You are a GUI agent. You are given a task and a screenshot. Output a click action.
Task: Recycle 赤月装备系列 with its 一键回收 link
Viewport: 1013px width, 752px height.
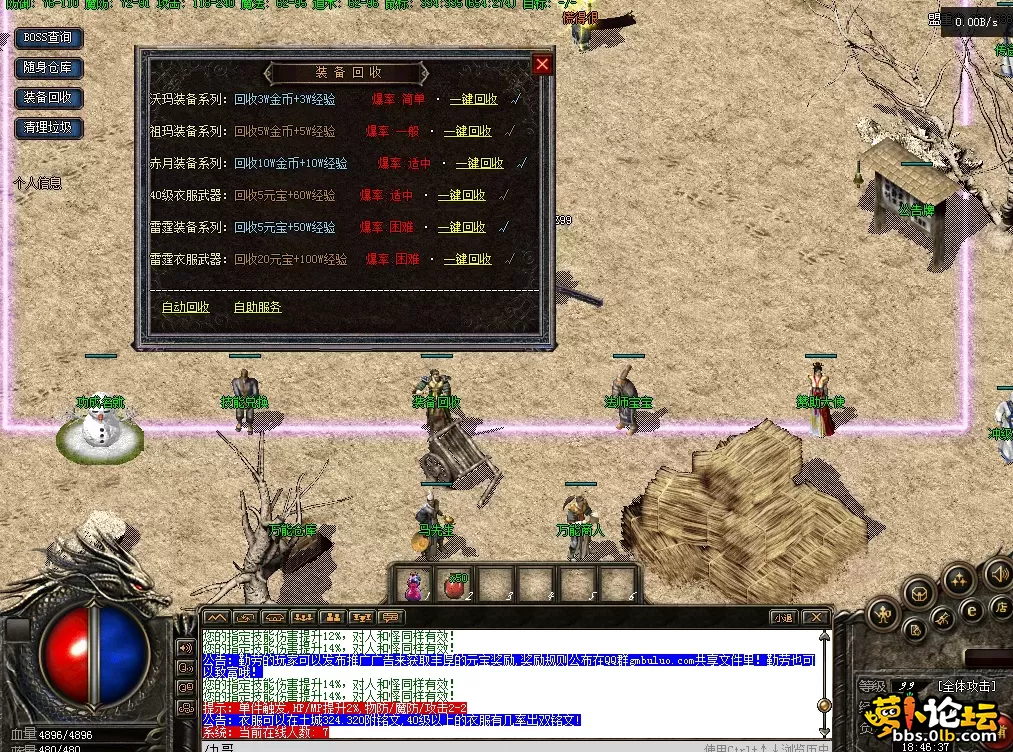(x=479, y=163)
